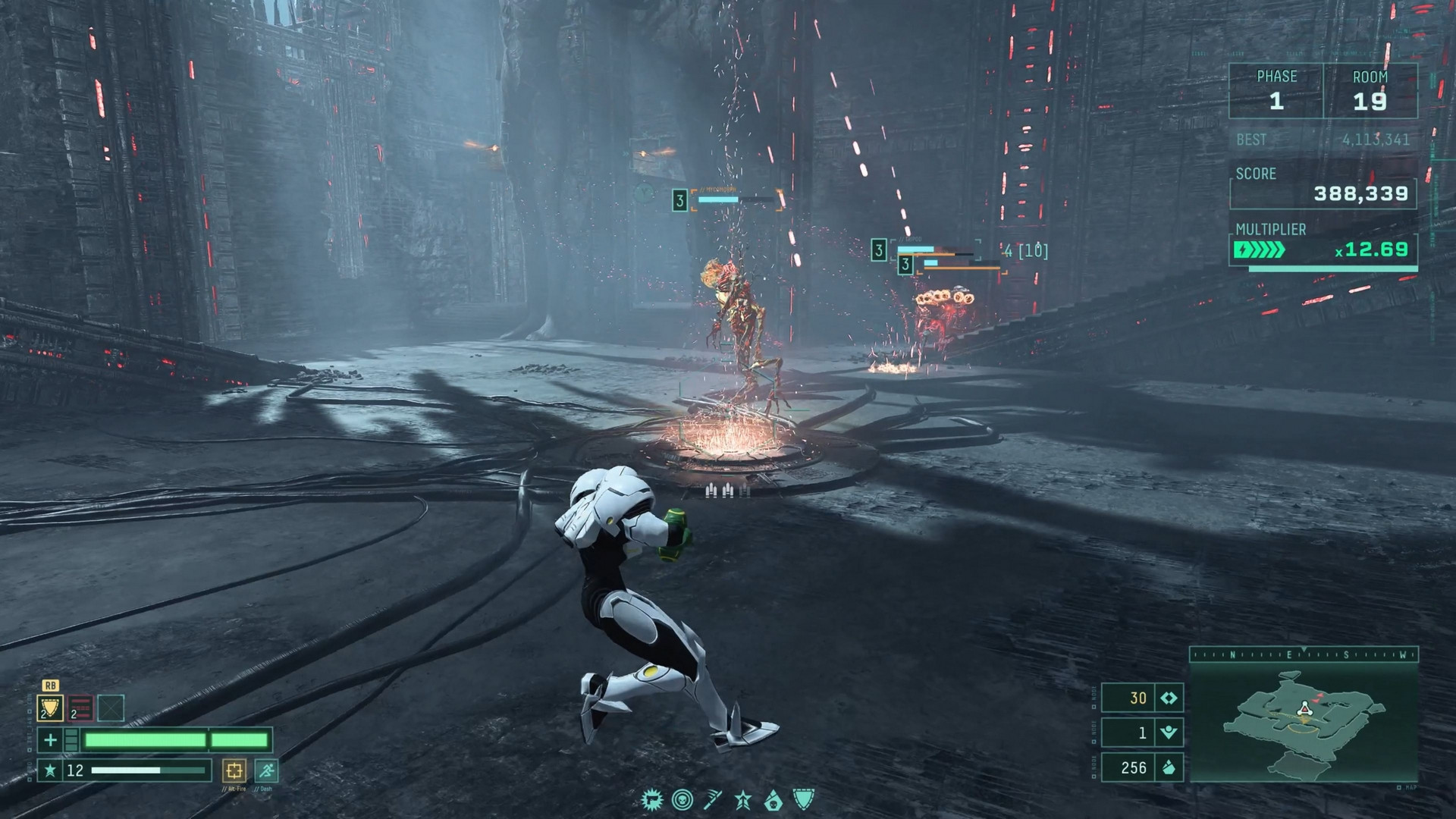This screenshot has width=1456, height=819.
Task: Toggle the health plus indicator
Action: click(x=50, y=739)
